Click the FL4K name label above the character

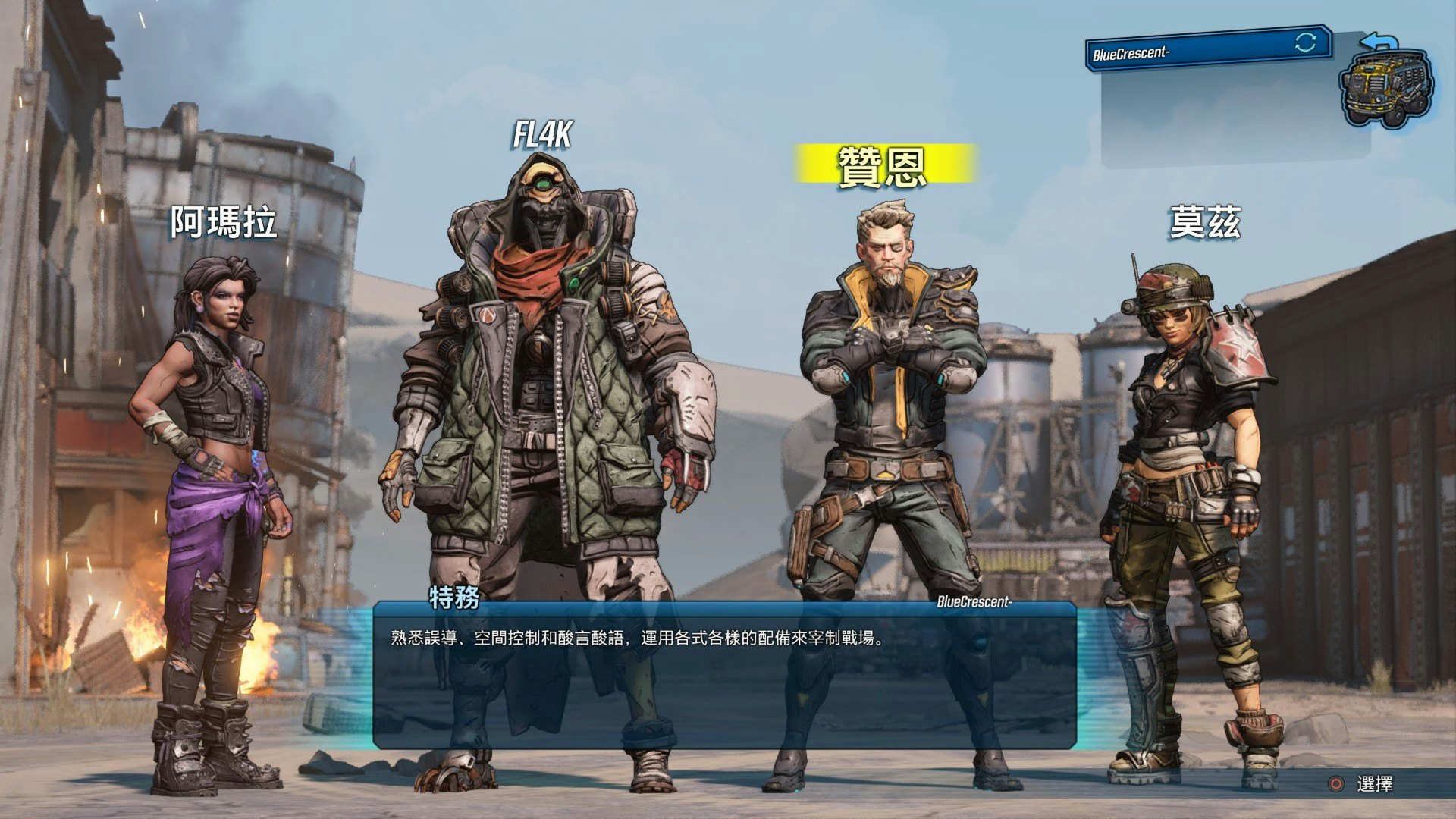click(543, 135)
